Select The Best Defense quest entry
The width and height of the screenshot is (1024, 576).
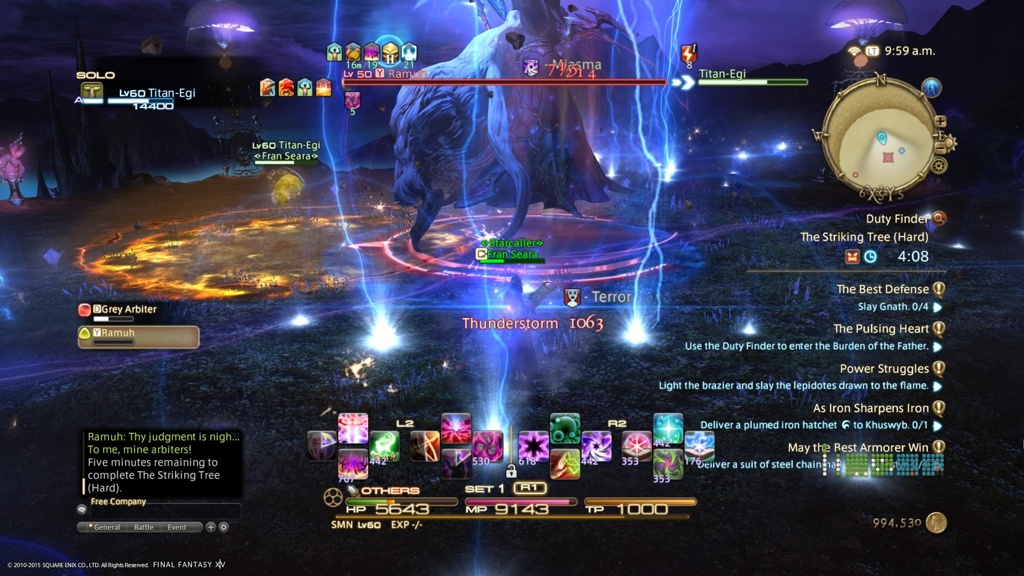point(885,289)
